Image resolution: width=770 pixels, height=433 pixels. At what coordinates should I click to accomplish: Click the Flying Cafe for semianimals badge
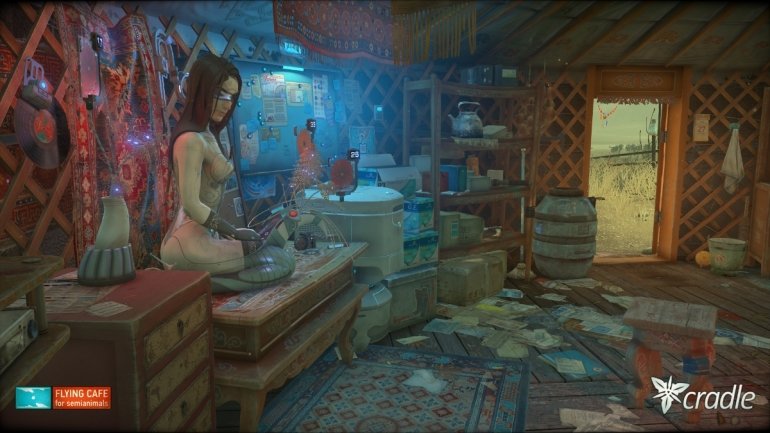[62, 397]
